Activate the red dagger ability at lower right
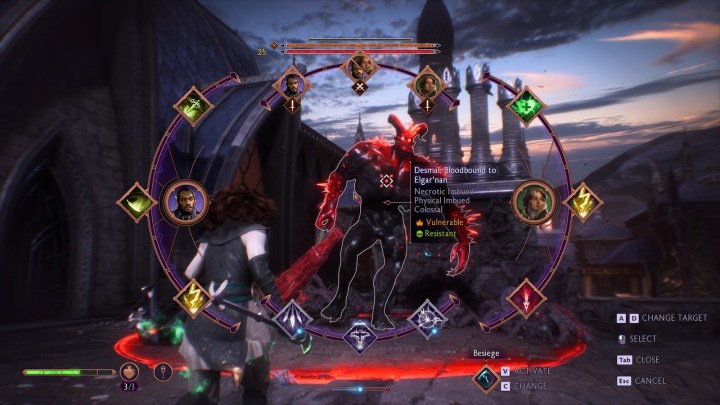Image resolution: width=720 pixels, height=405 pixels. (526, 297)
